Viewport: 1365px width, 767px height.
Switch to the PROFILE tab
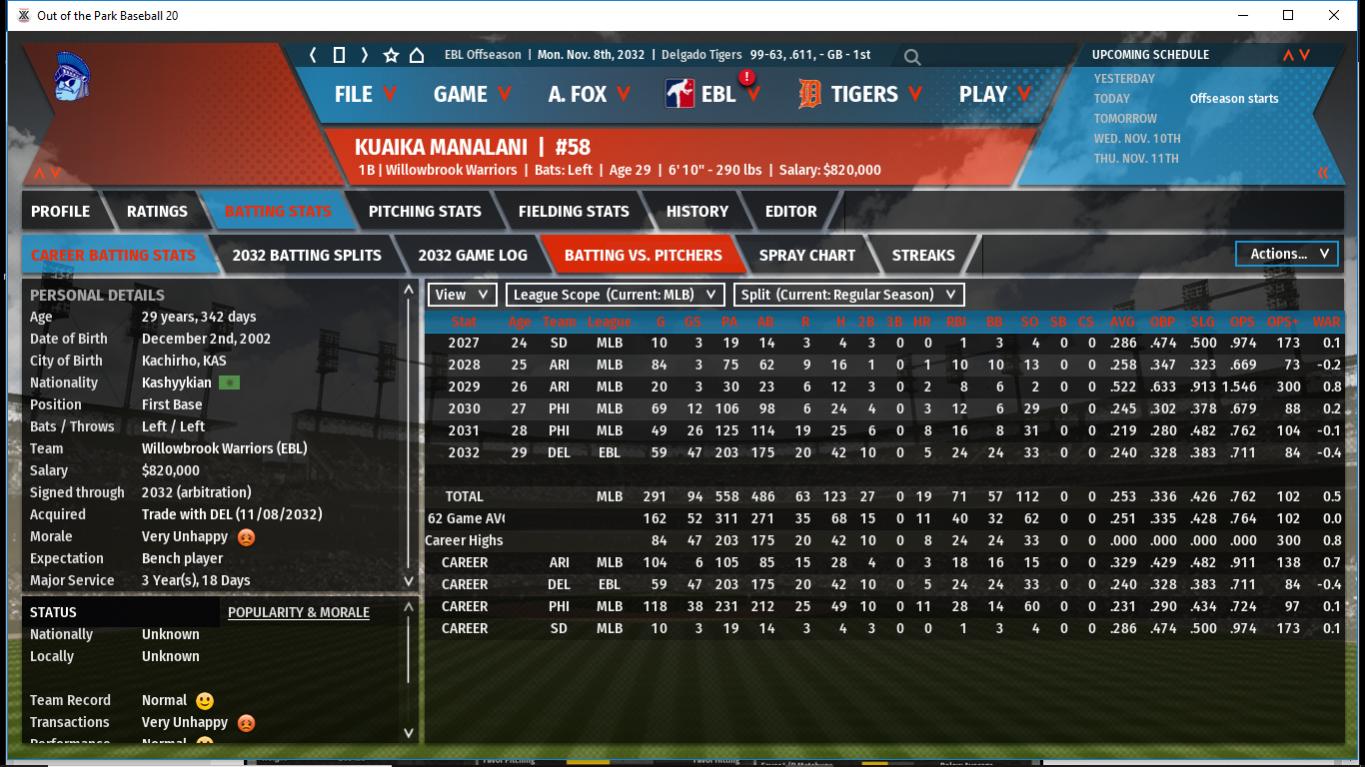point(60,211)
